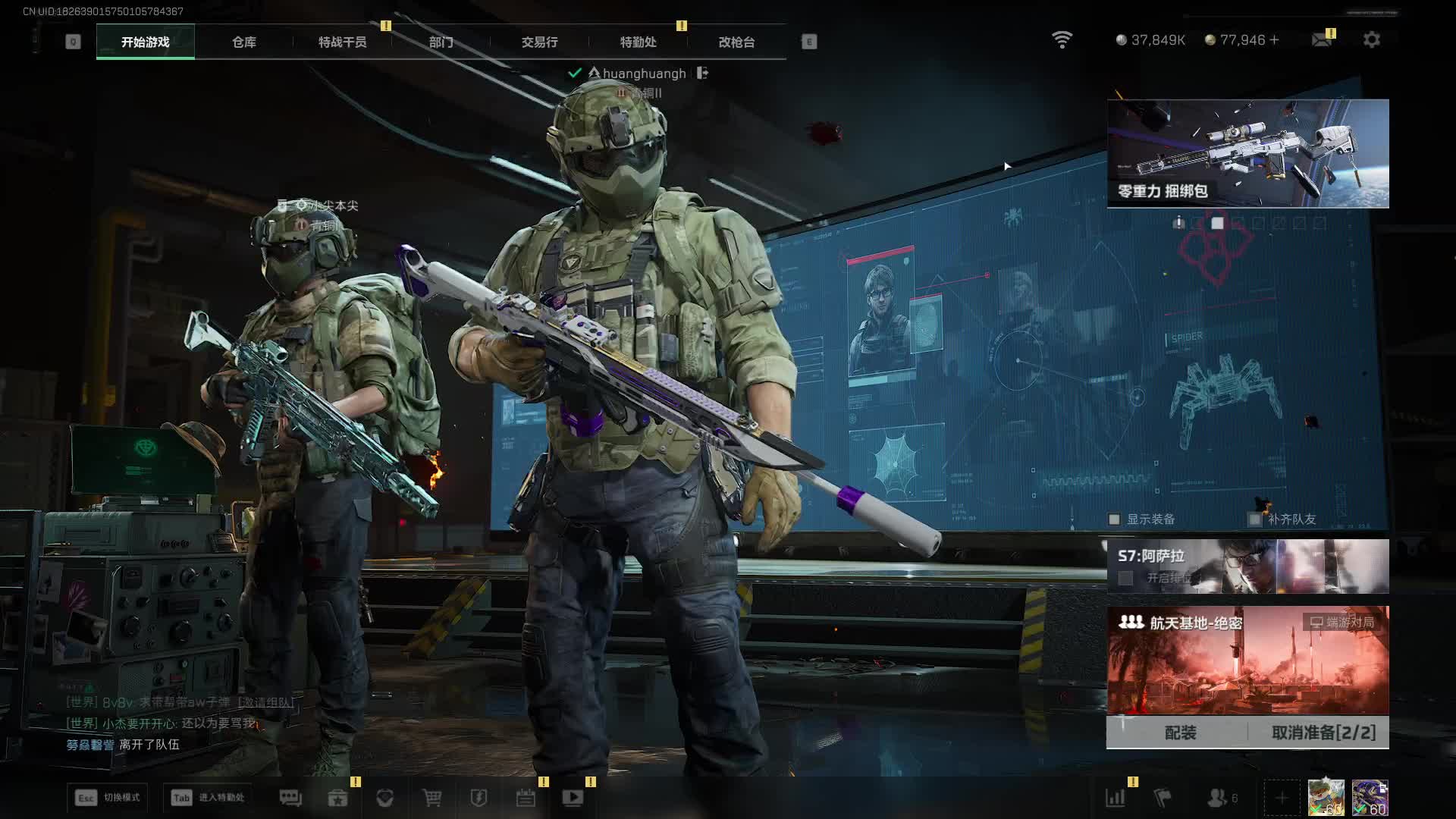Open settings with the gear icon
Viewport: 1456px width, 819px height.
pos(1372,39)
